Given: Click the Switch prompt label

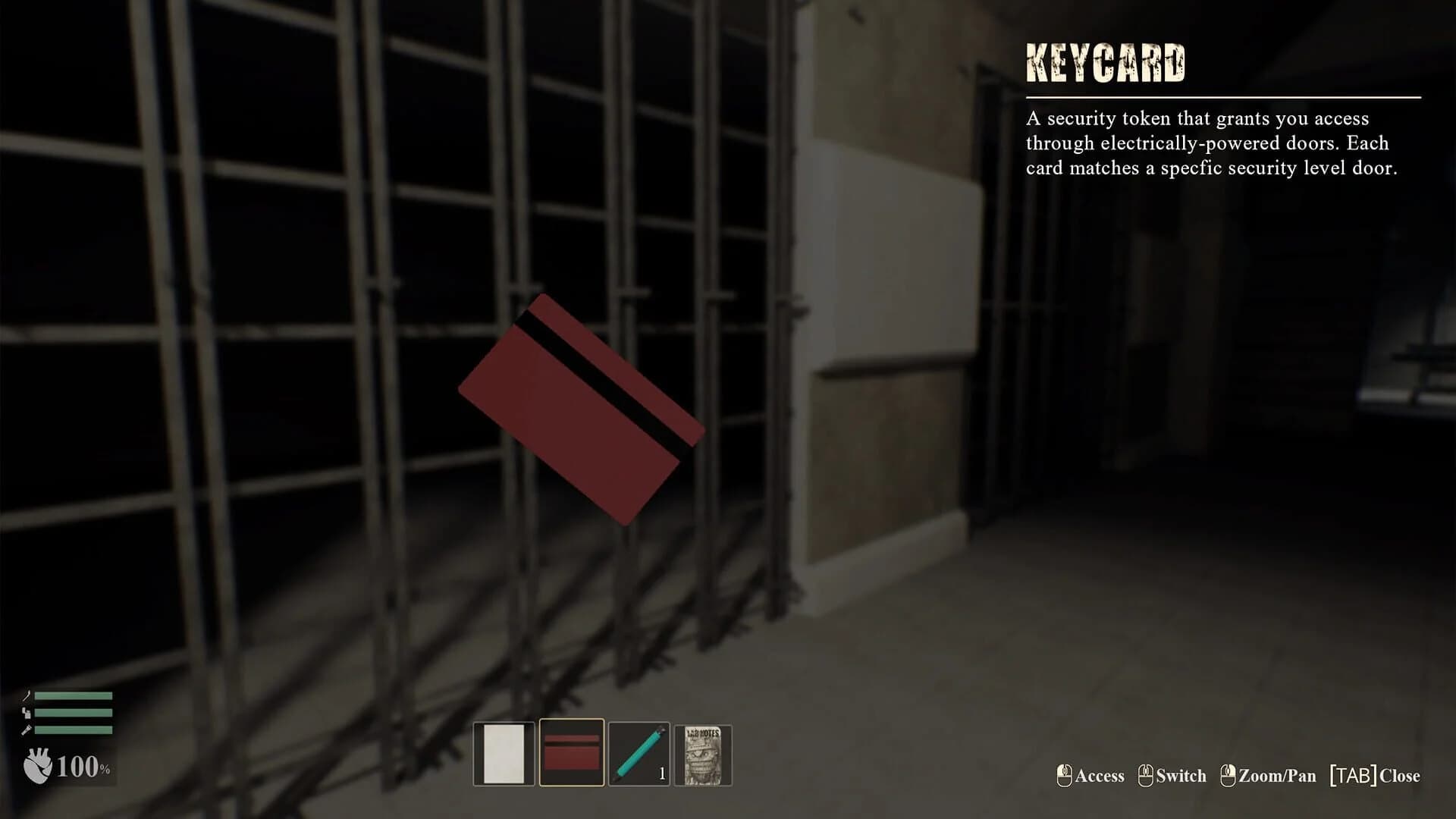Looking at the screenshot, I should [x=1181, y=776].
